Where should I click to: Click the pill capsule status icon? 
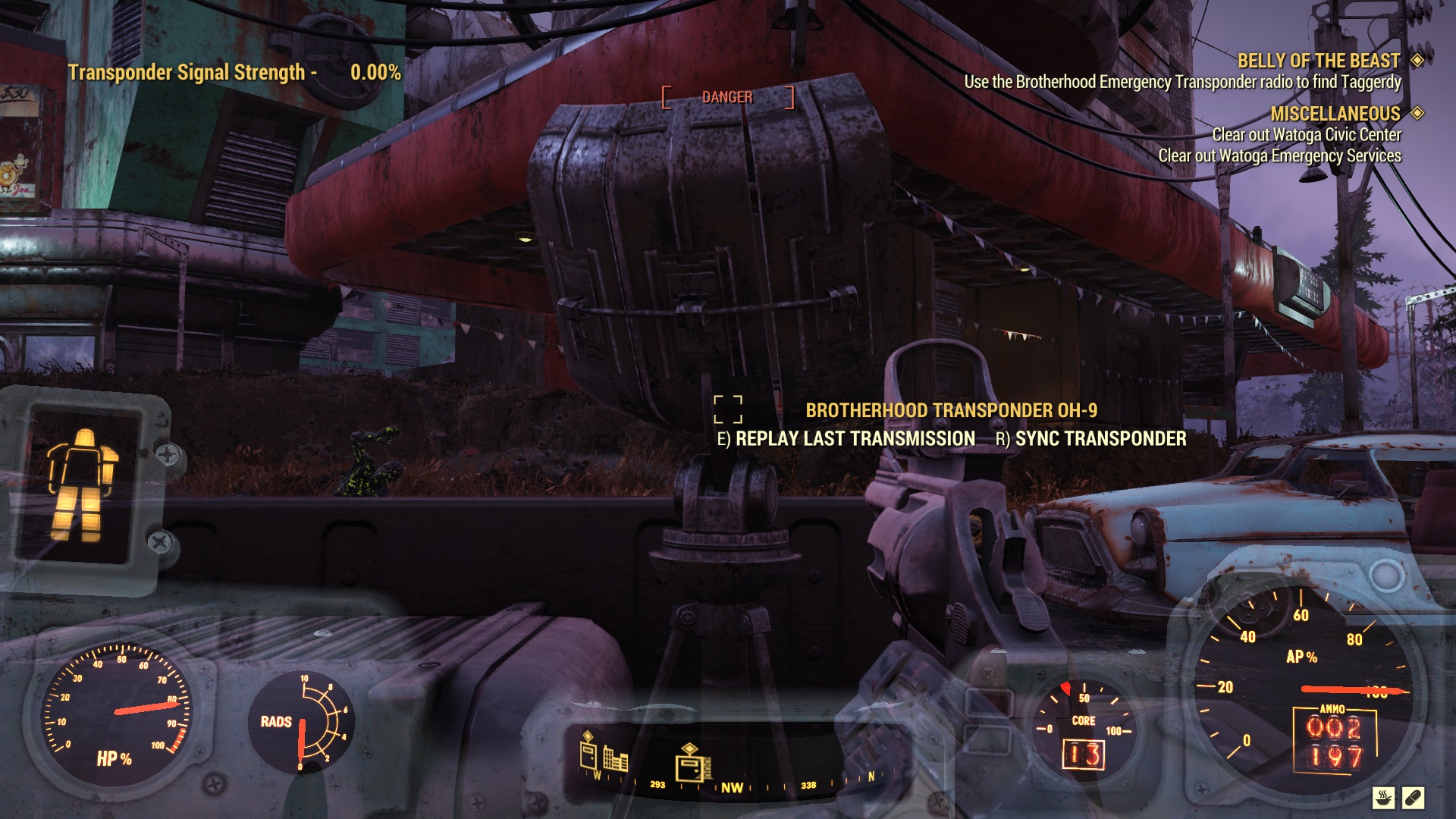[x=1414, y=798]
